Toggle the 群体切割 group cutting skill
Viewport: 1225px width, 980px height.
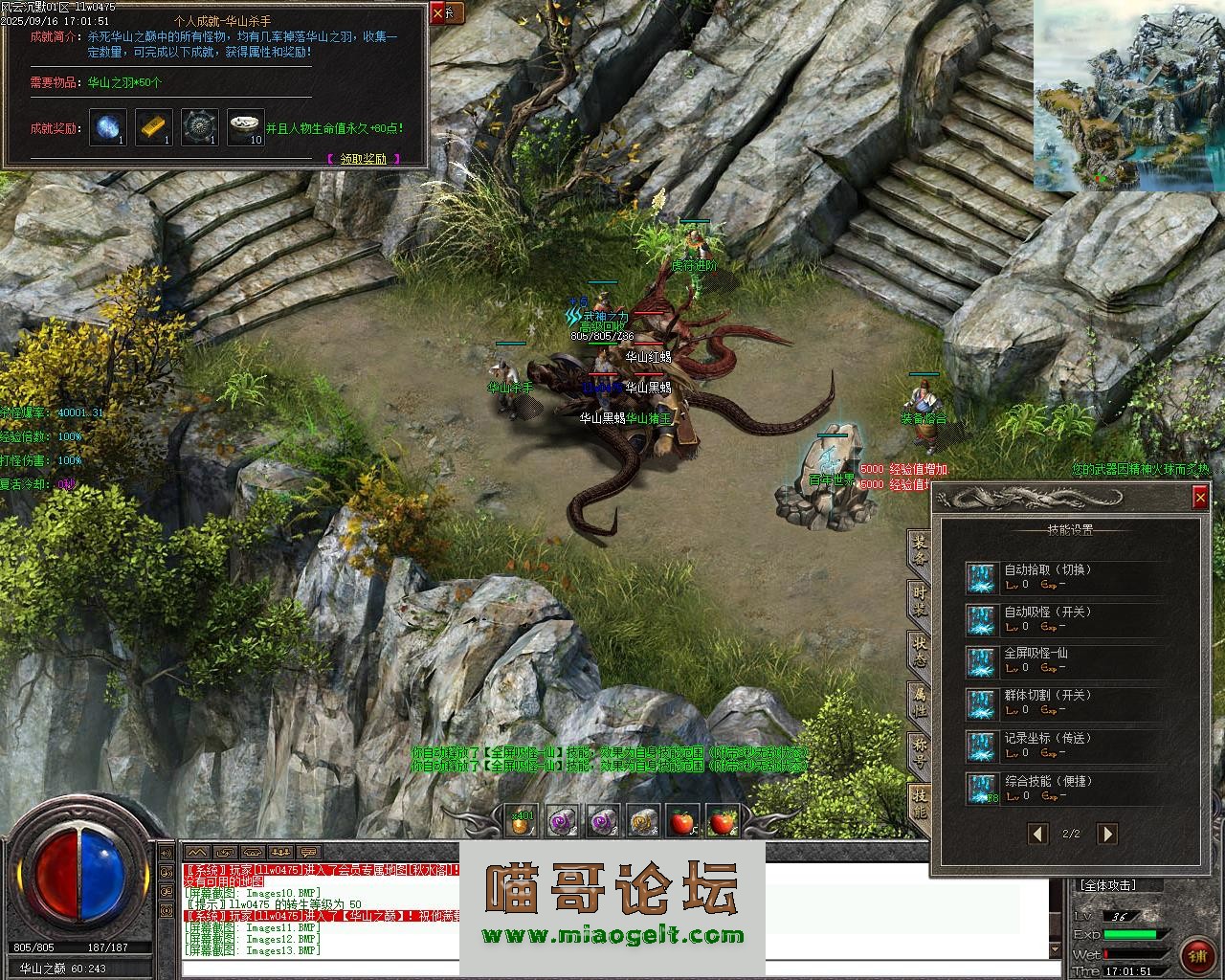click(982, 704)
